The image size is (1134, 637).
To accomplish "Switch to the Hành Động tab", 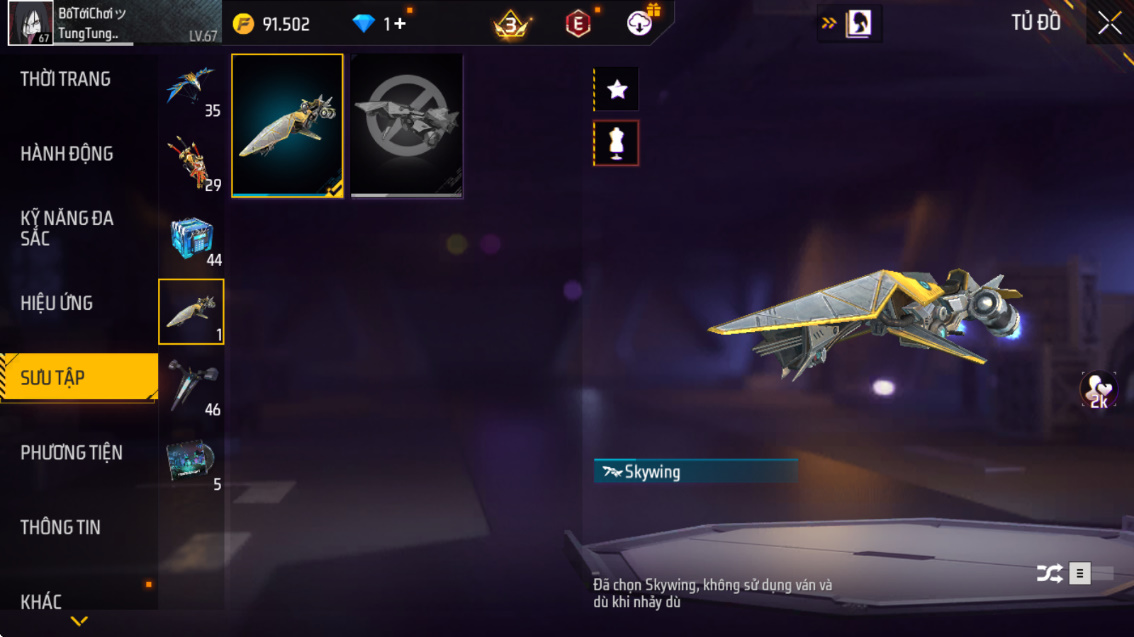I will (x=67, y=154).
